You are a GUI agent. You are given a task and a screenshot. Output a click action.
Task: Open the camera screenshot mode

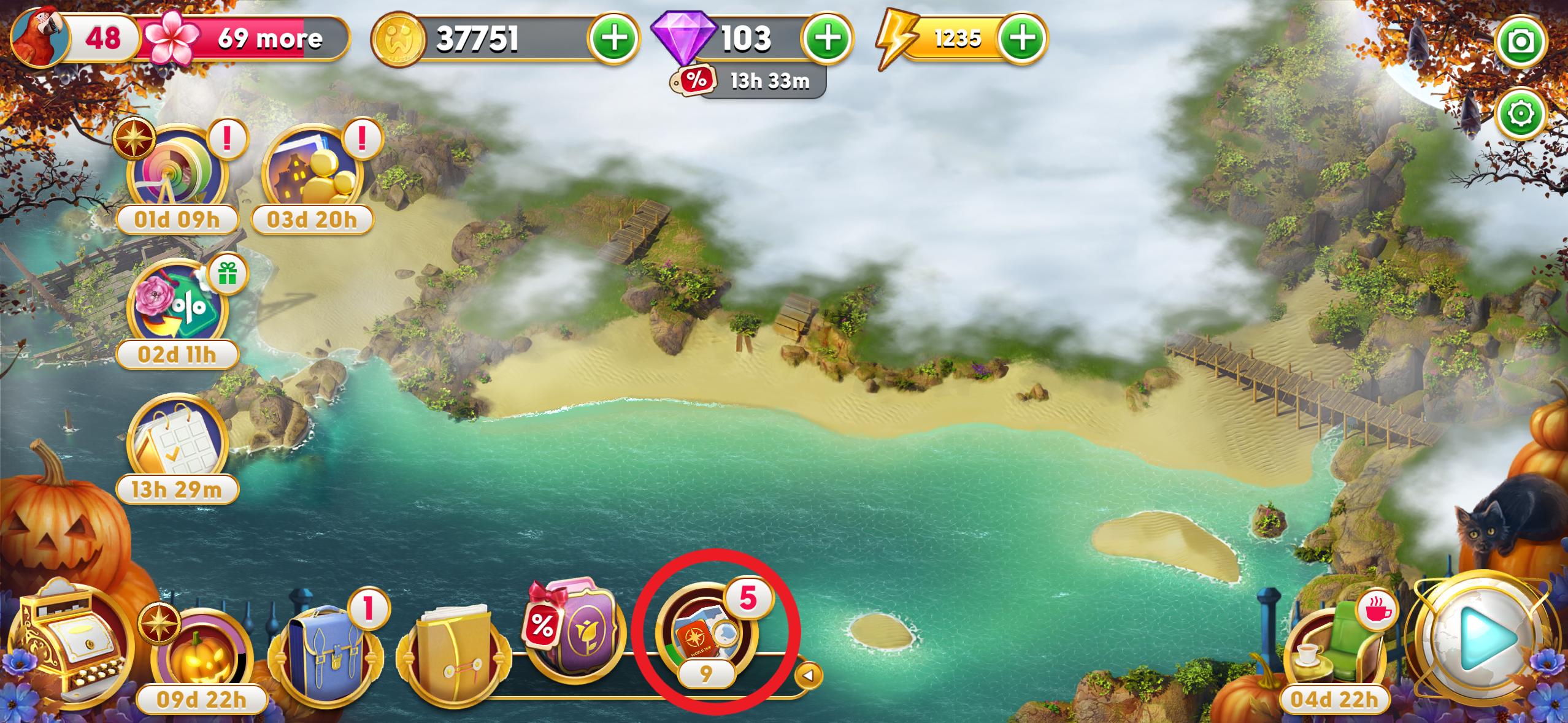(1521, 42)
